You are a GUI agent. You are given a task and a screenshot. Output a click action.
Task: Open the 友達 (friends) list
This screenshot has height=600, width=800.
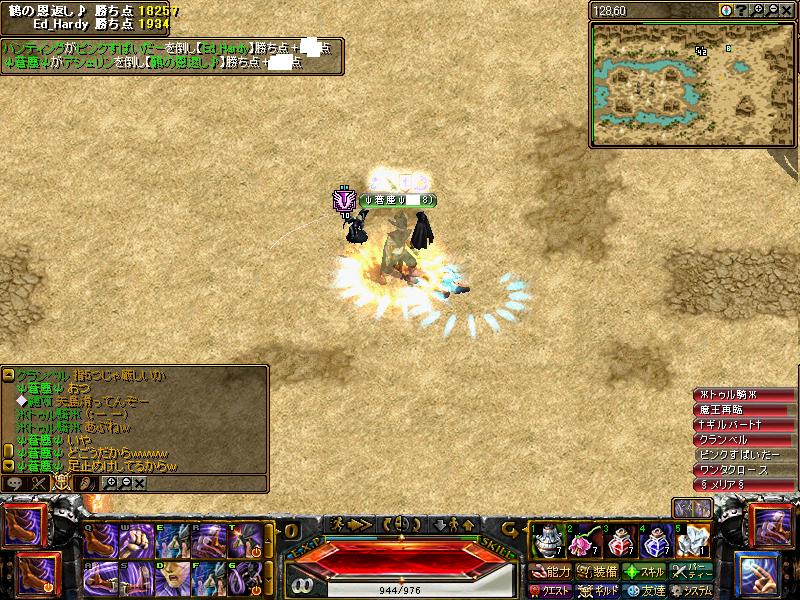(x=645, y=590)
